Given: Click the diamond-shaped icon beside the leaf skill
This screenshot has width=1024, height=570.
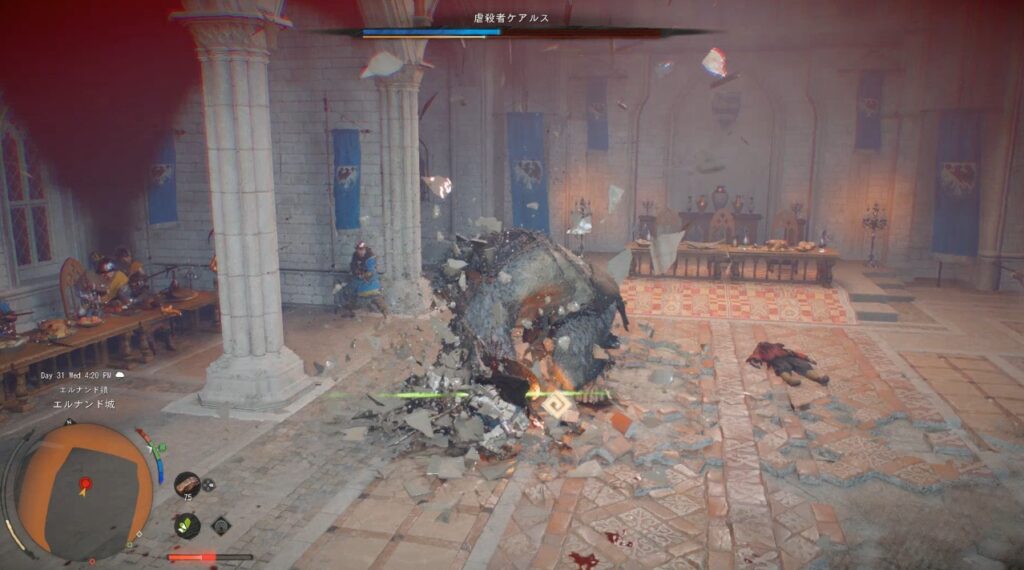Looking at the screenshot, I should [x=221, y=525].
